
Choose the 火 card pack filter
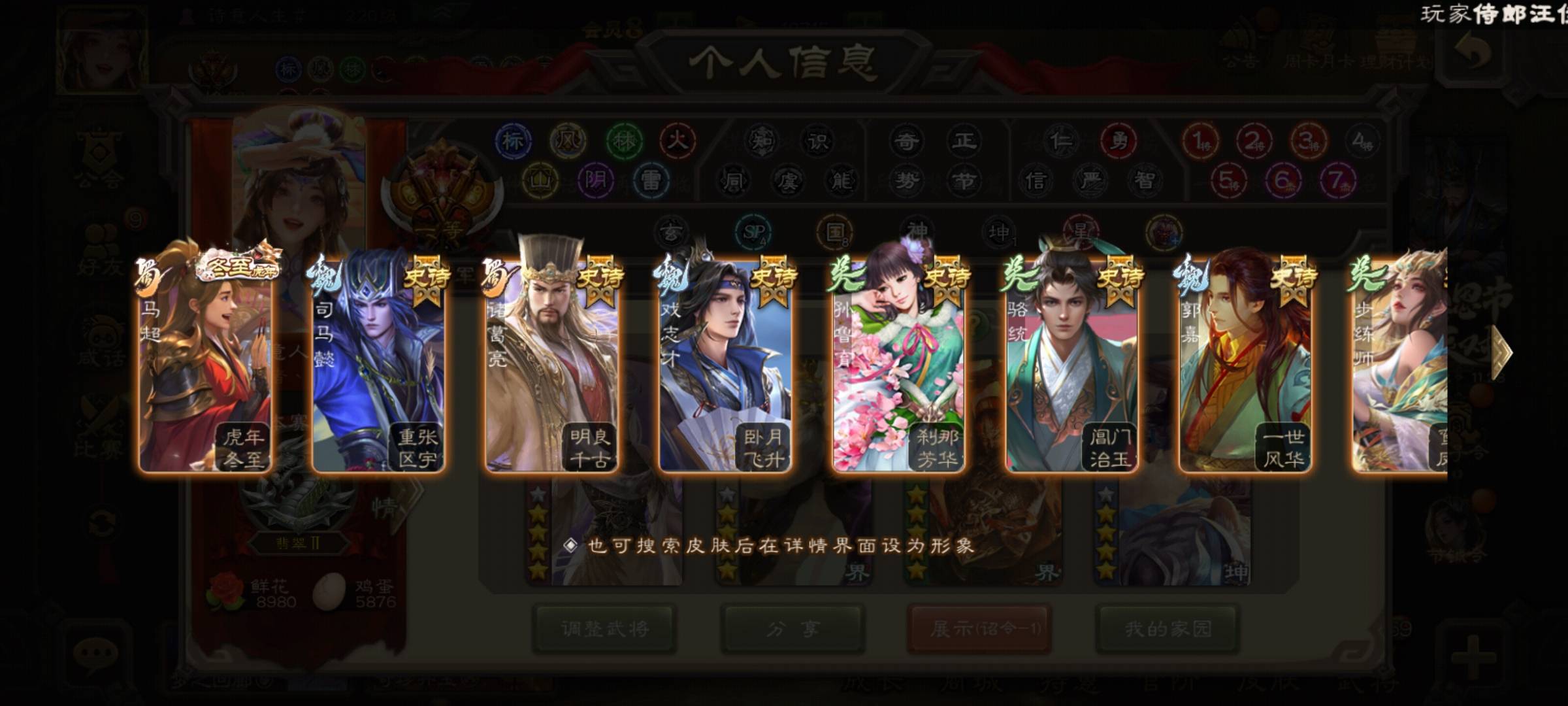point(678,141)
